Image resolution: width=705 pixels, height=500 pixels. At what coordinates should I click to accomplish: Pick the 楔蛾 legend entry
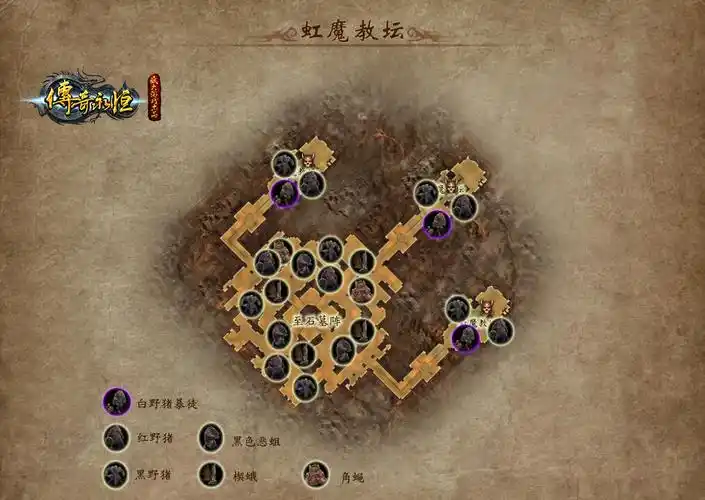(x=211, y=474)
